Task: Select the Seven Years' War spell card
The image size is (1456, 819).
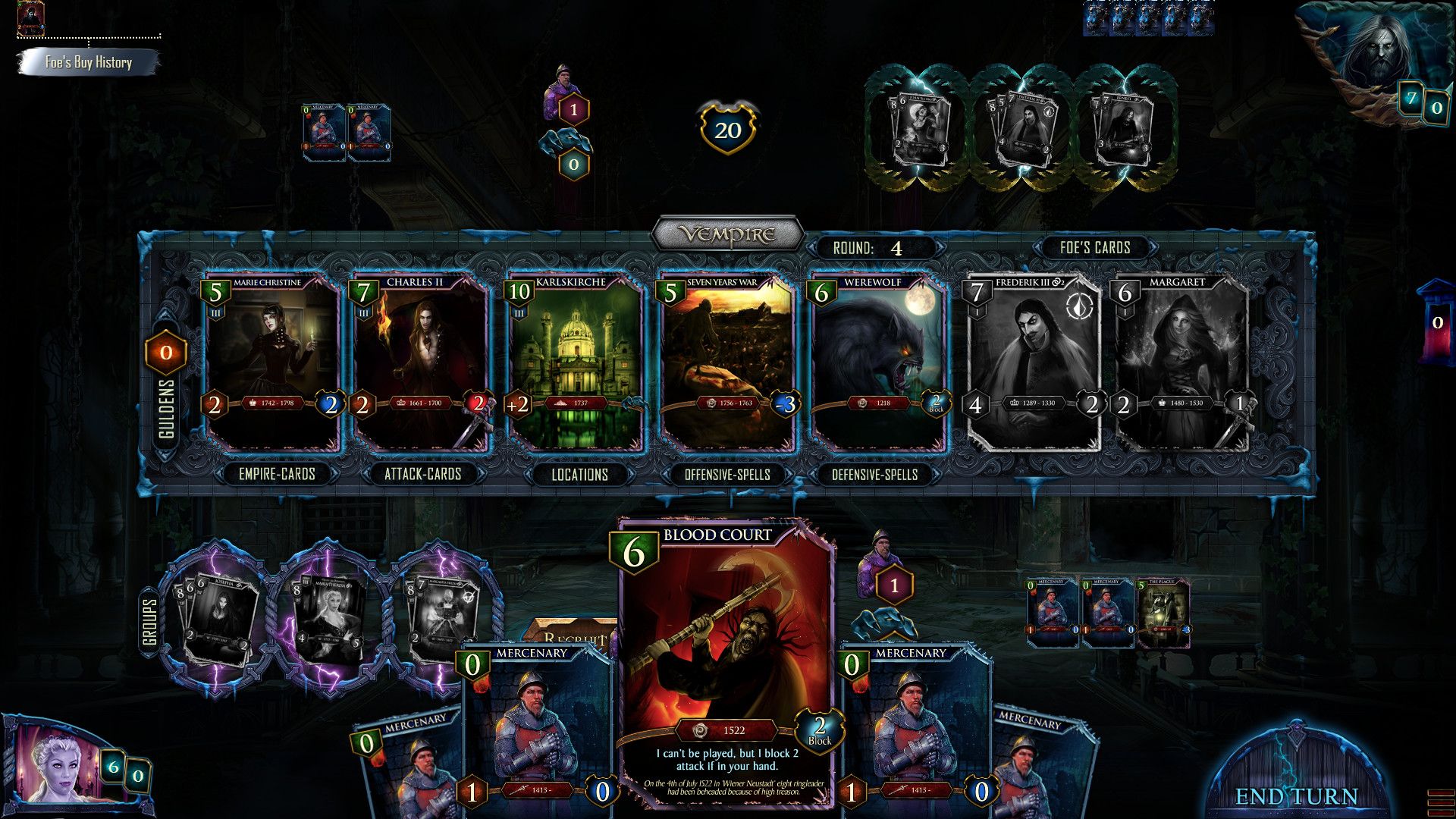Action: (726, 362)
